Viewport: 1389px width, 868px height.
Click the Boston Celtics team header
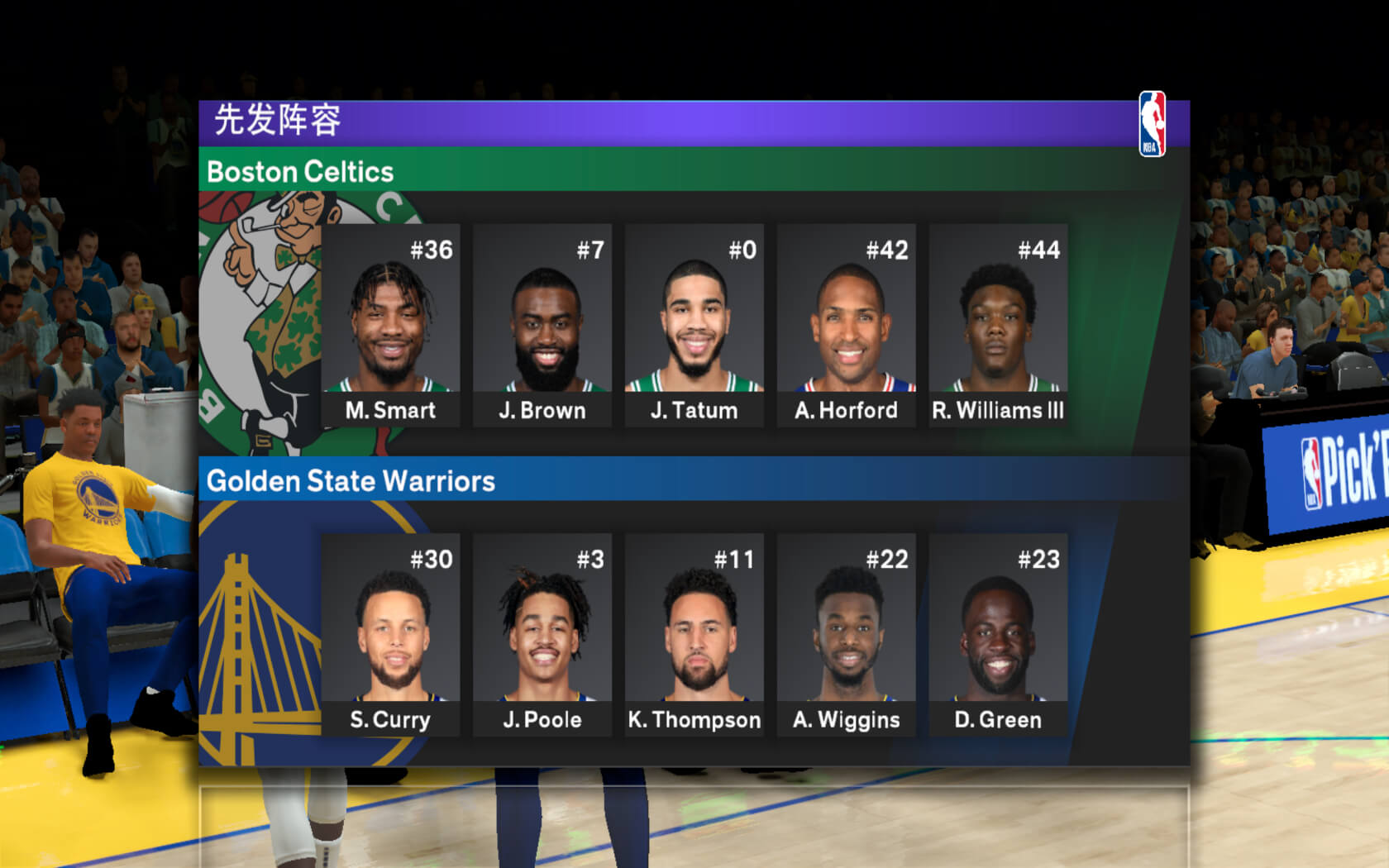pos(300,171)
